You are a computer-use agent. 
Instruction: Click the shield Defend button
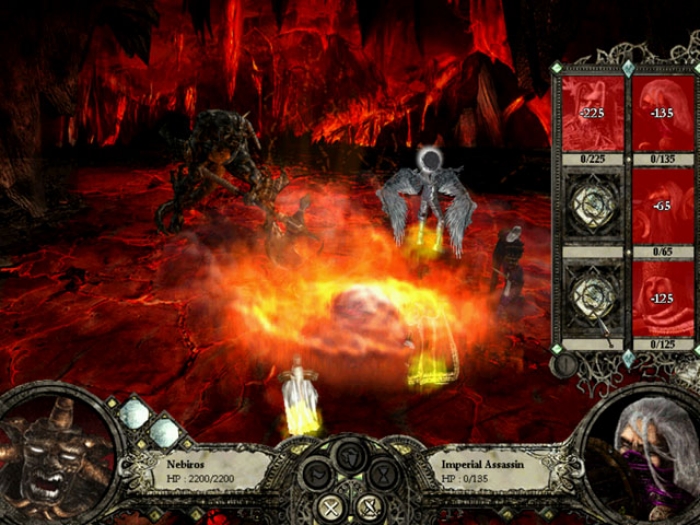pos(349,458)
